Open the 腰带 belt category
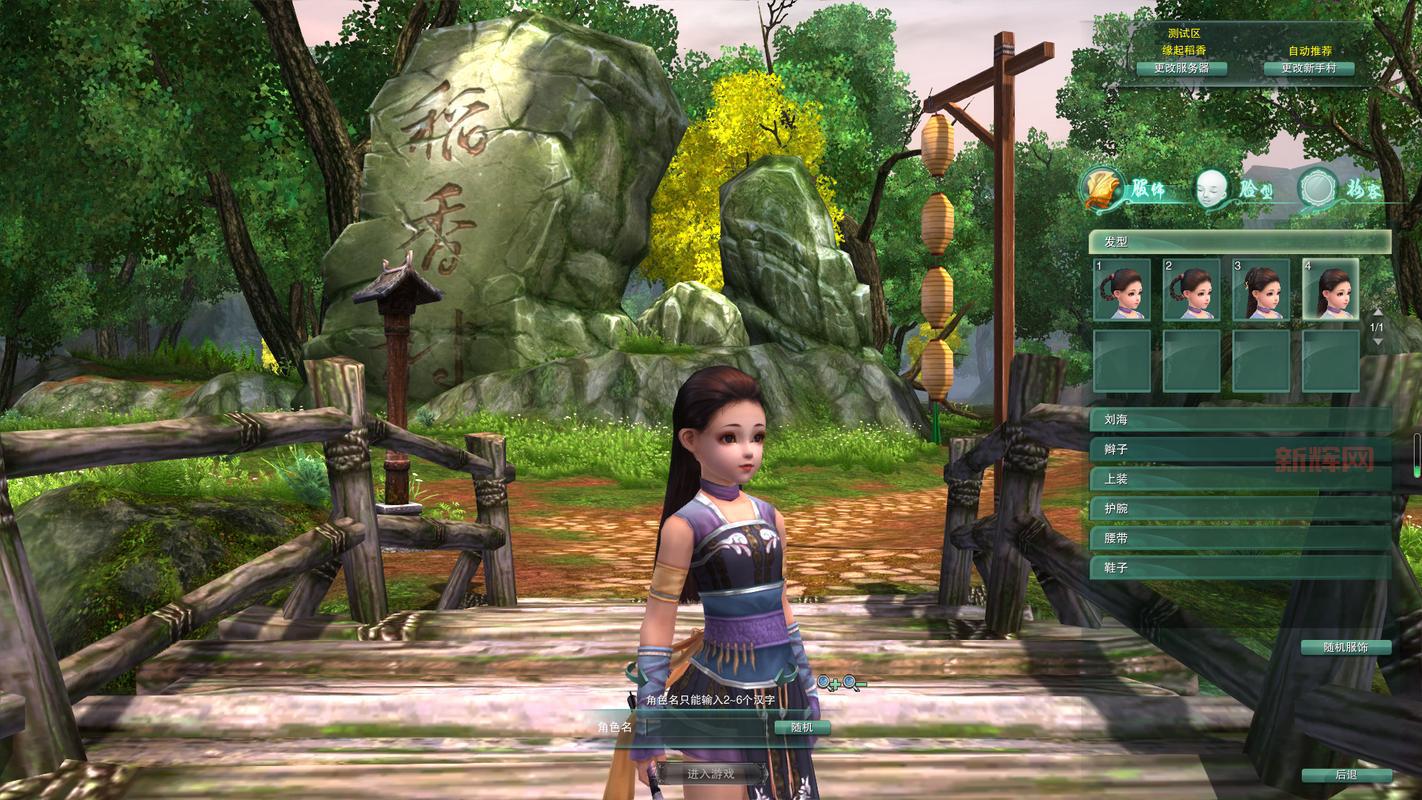 (1239, 538)
